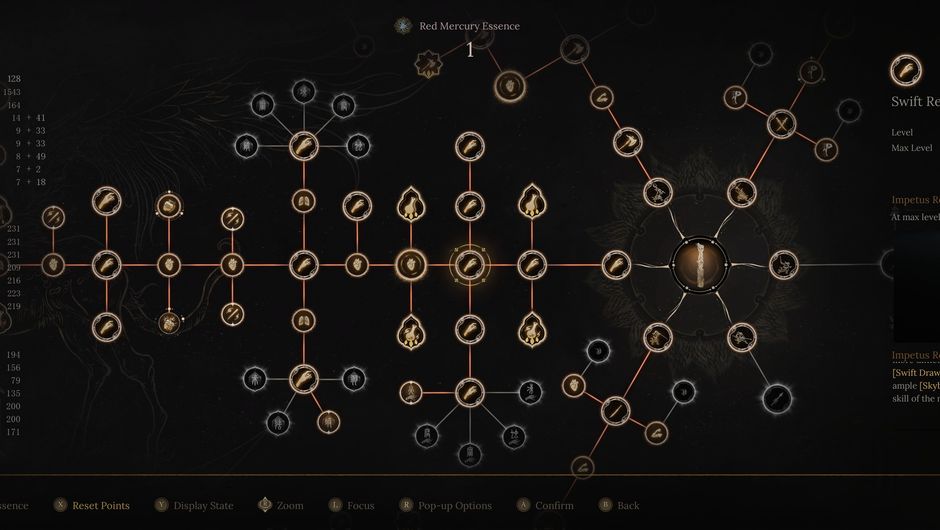Pick the large glowing heart node beside highlighted skill

(410, 265)
